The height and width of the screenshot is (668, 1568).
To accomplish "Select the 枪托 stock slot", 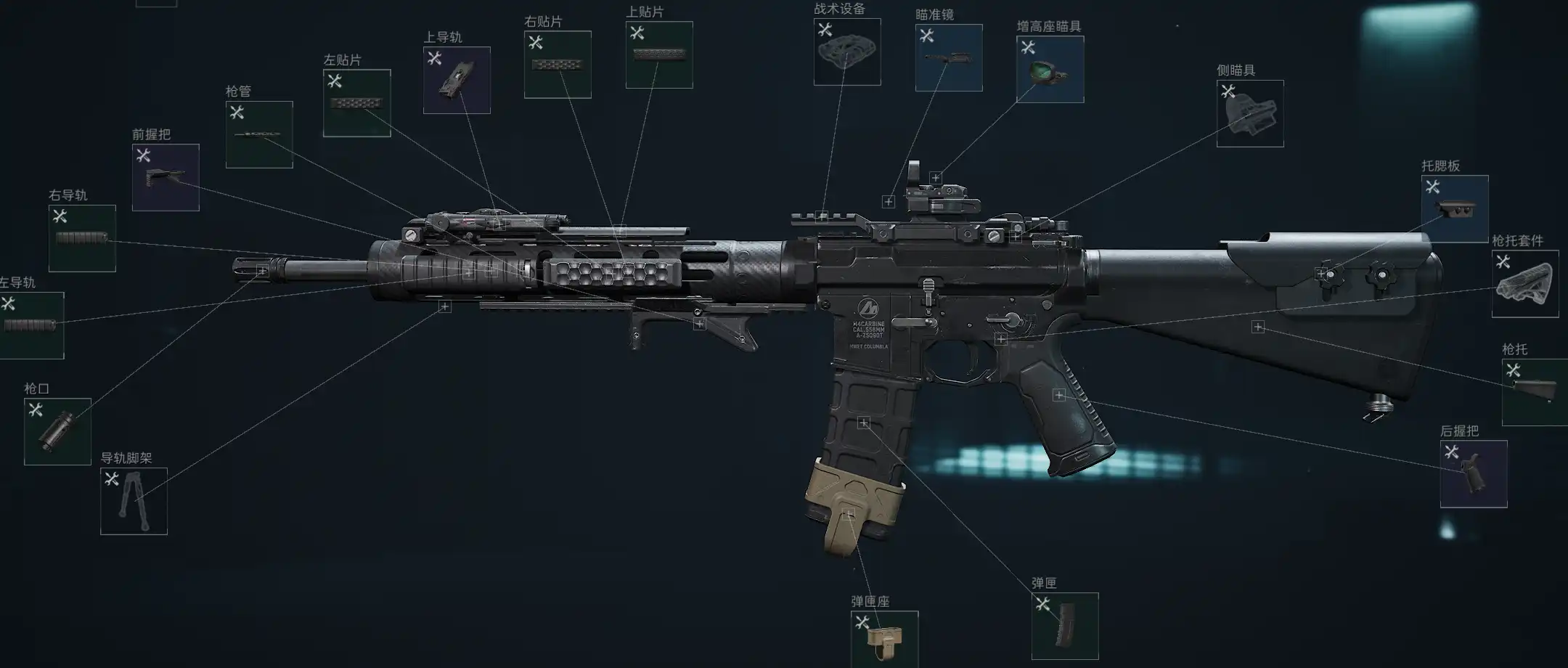I will [1535, 392].
